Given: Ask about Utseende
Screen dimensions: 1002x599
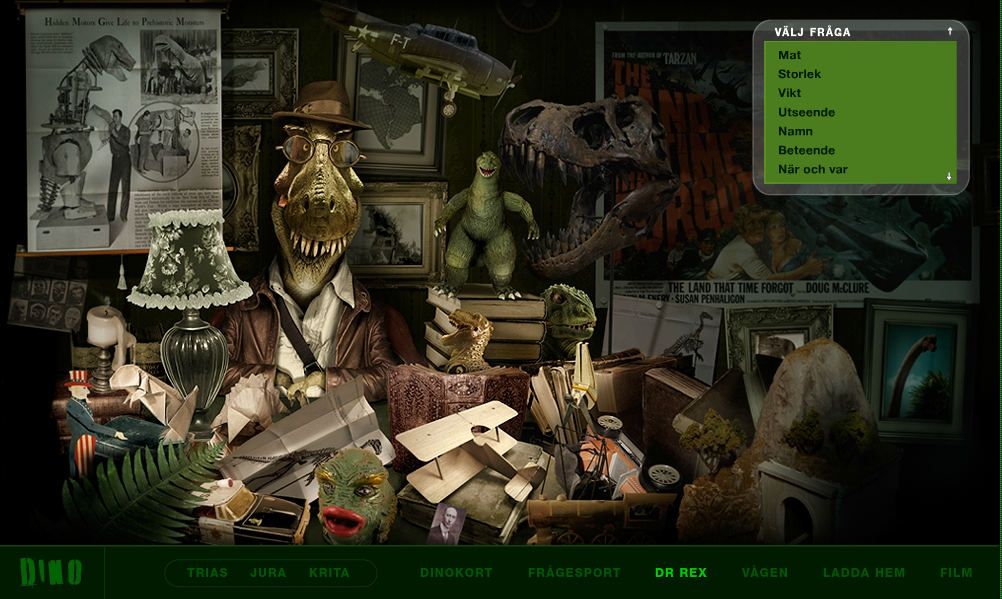Looking at the screenshot, I should coord(806,112).
